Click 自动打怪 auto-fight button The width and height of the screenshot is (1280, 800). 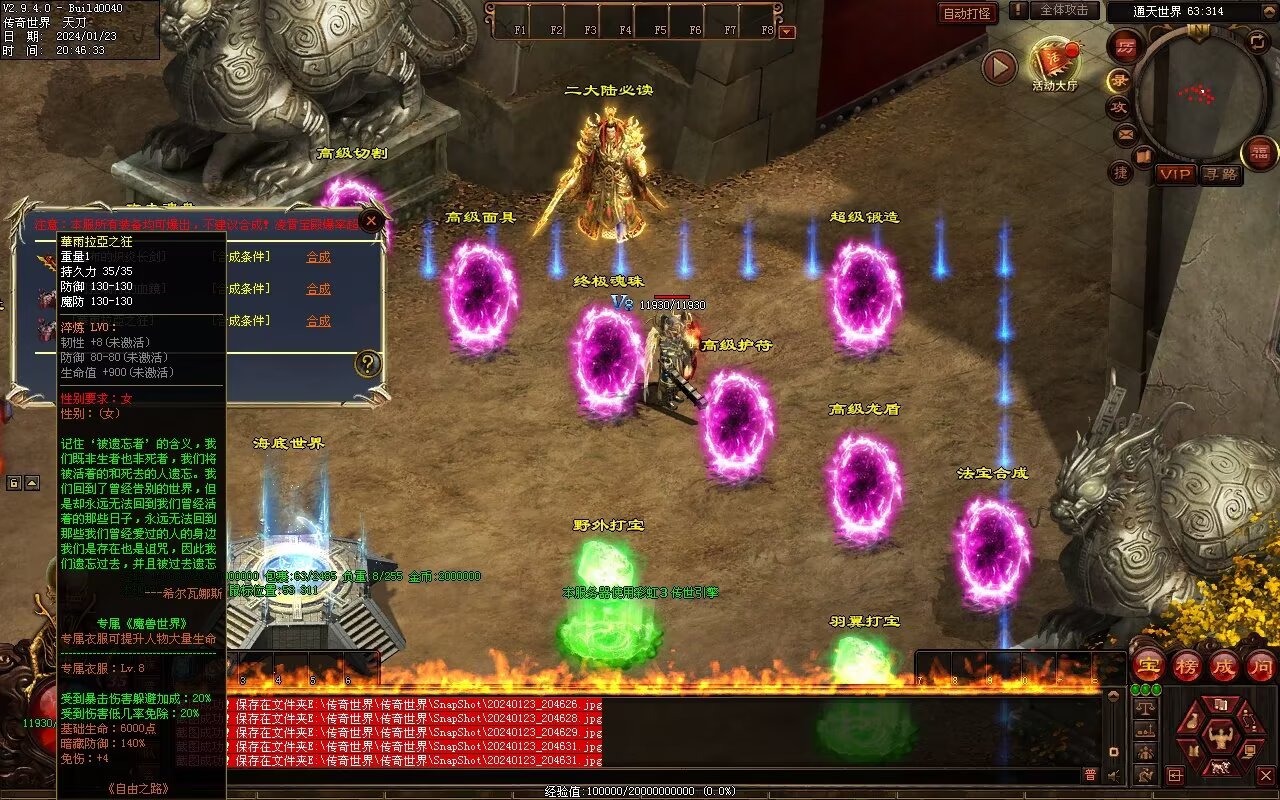tap(968, 13)
